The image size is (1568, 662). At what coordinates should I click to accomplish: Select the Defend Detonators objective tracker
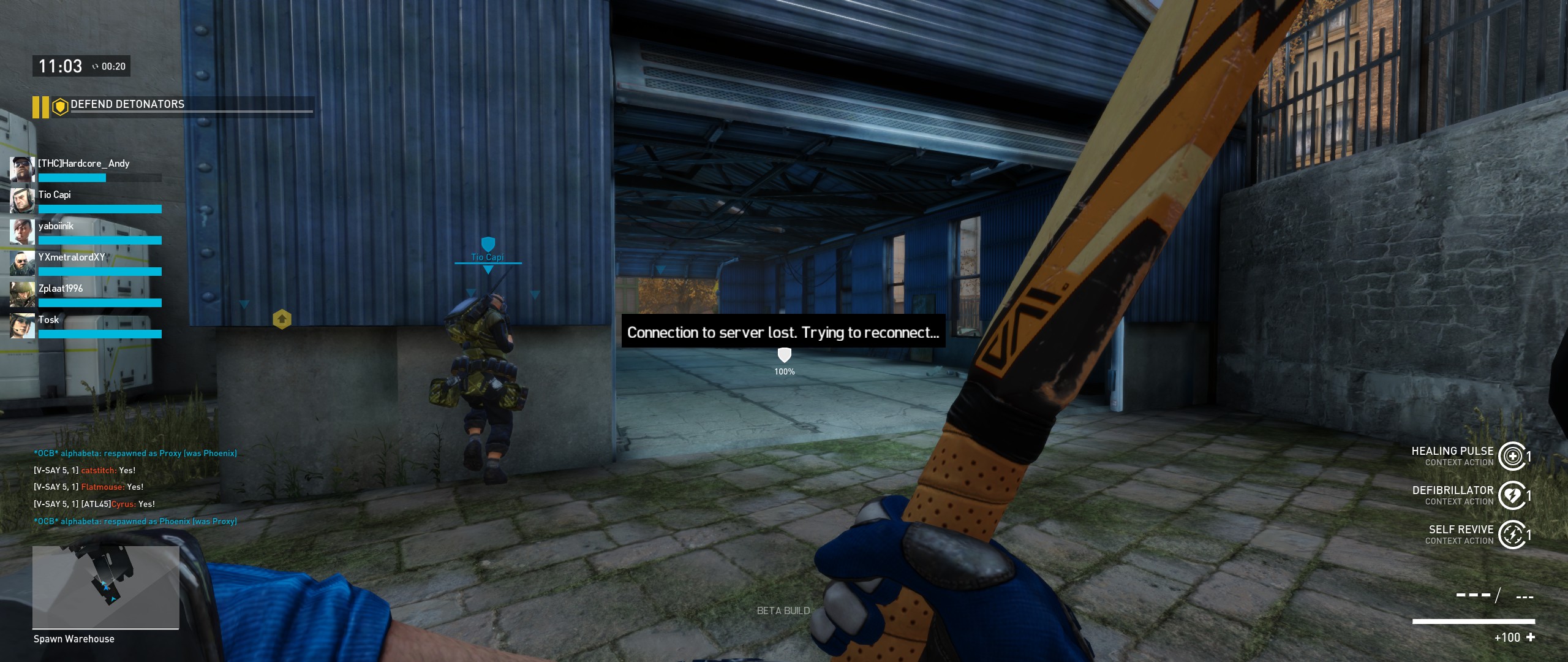click(127, 105)
